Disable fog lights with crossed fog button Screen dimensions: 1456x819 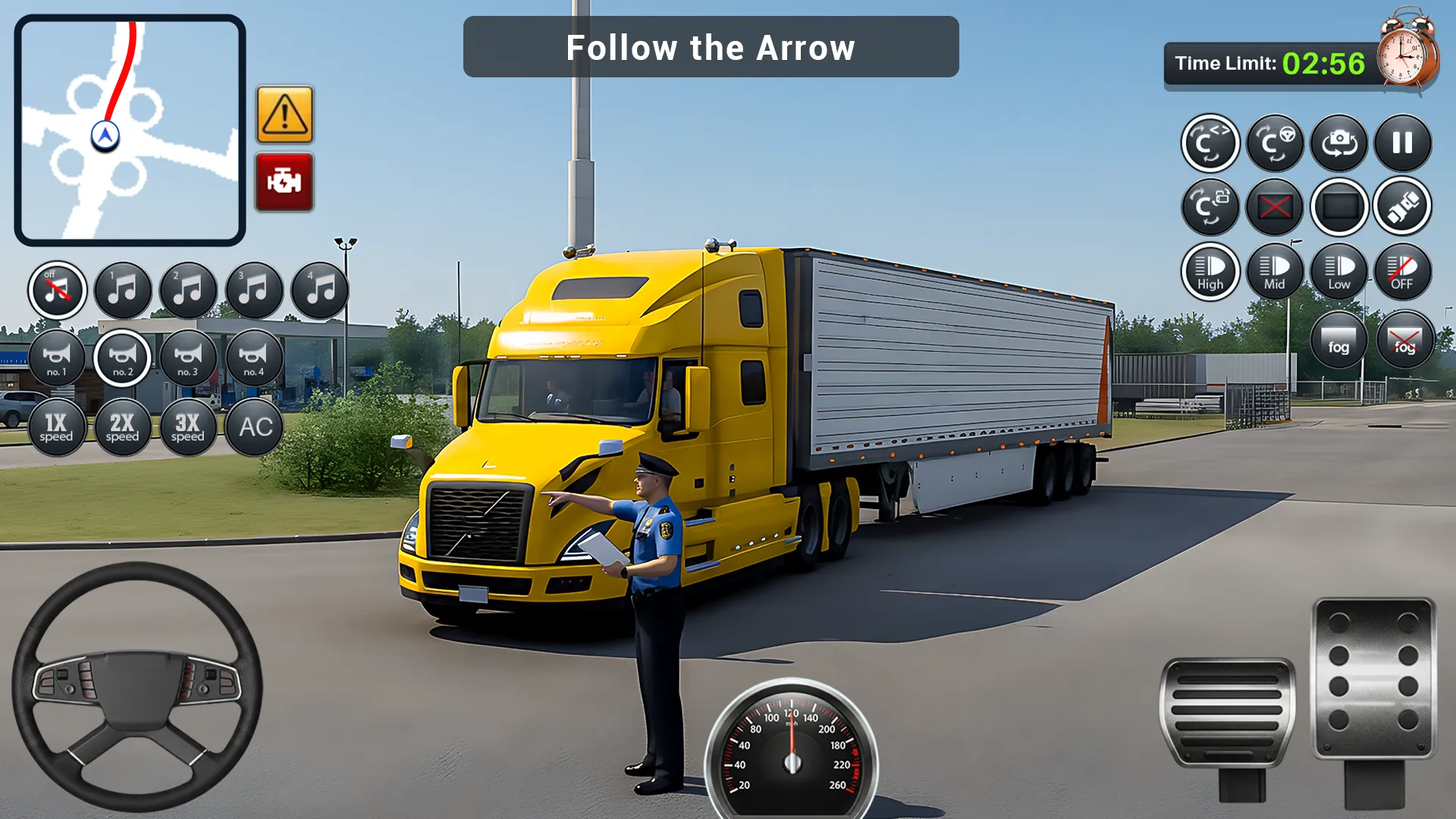click(1404, 339)
